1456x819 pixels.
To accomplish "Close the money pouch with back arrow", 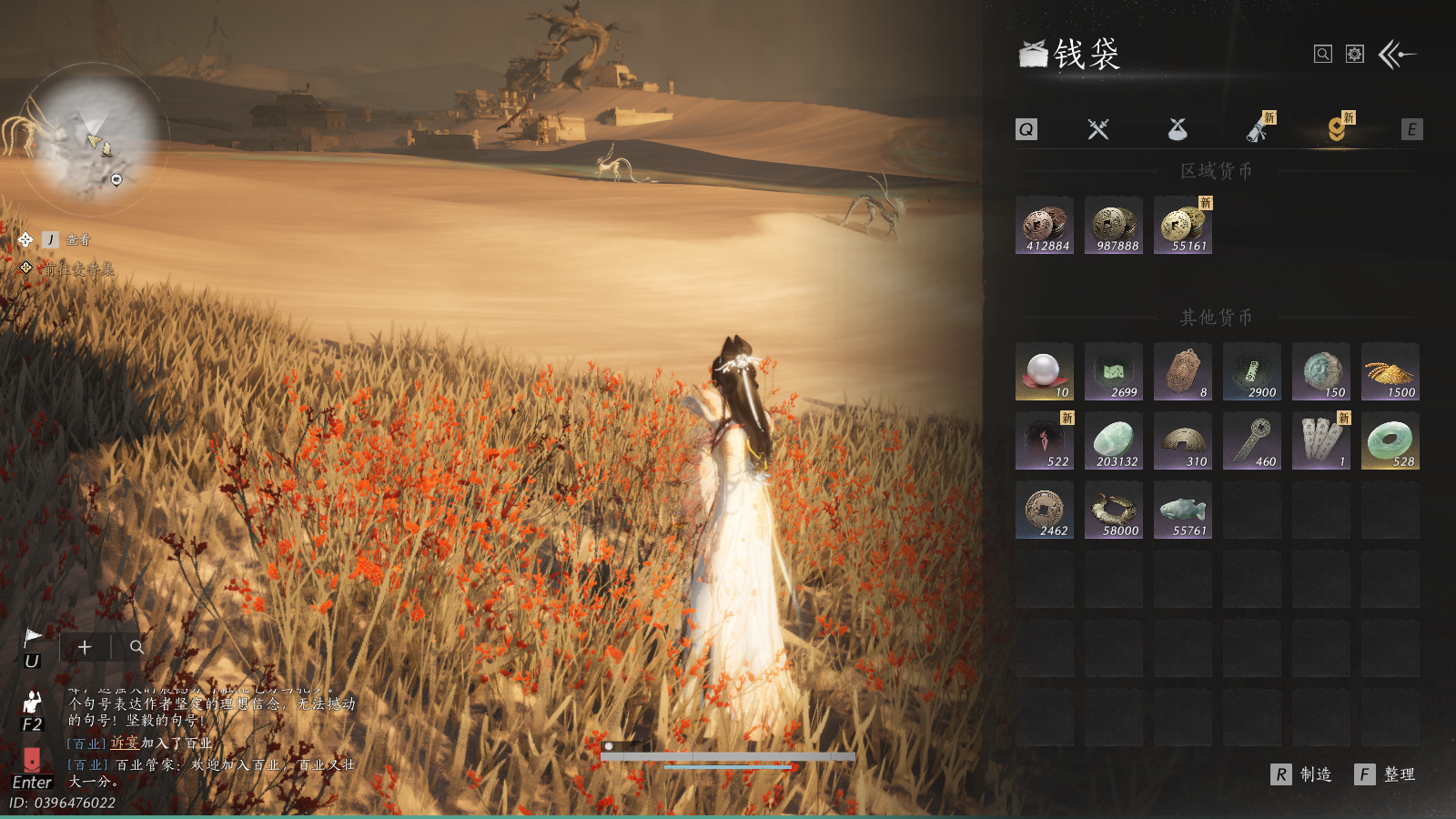I will coord(1398,55).
